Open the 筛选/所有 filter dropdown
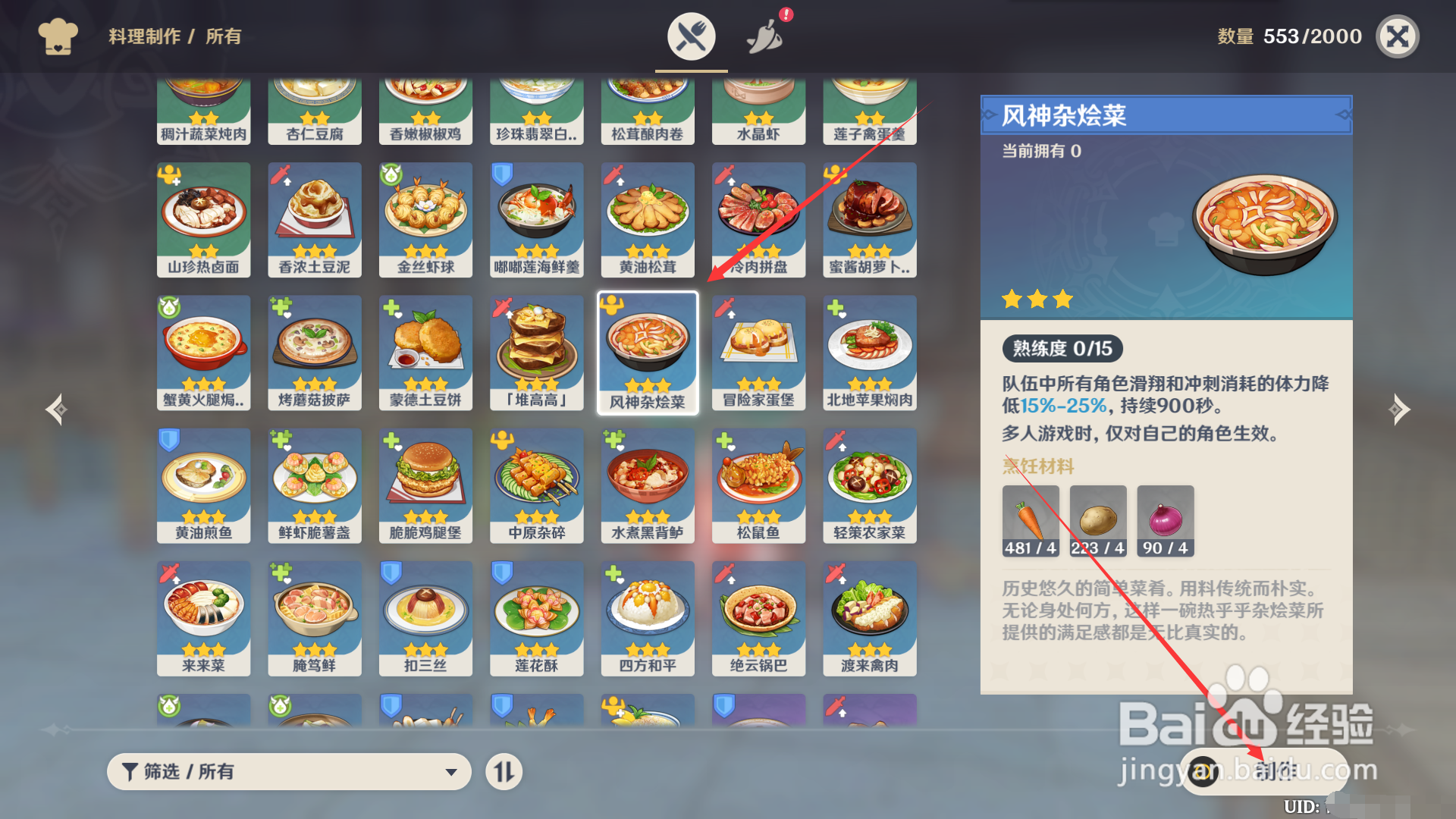The height and width of the screenshot is (819, 1456). [x=288, y=771]
